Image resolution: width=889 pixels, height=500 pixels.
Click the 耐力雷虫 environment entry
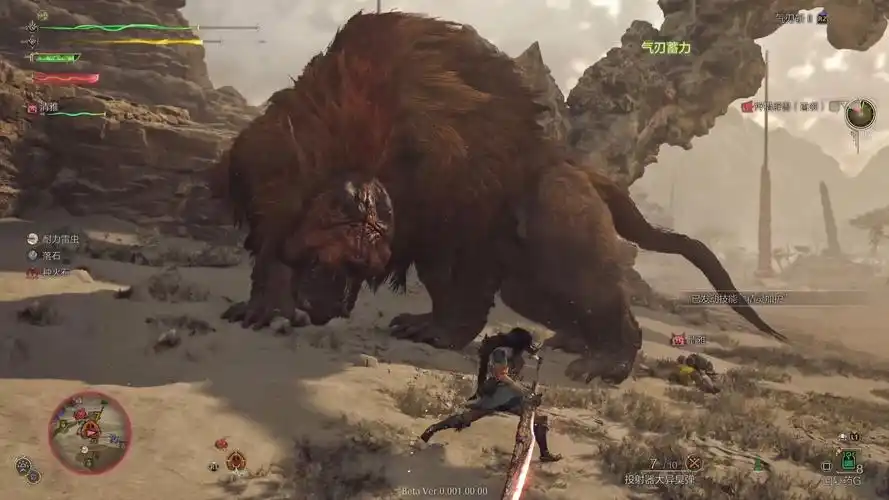coord(60,240)
